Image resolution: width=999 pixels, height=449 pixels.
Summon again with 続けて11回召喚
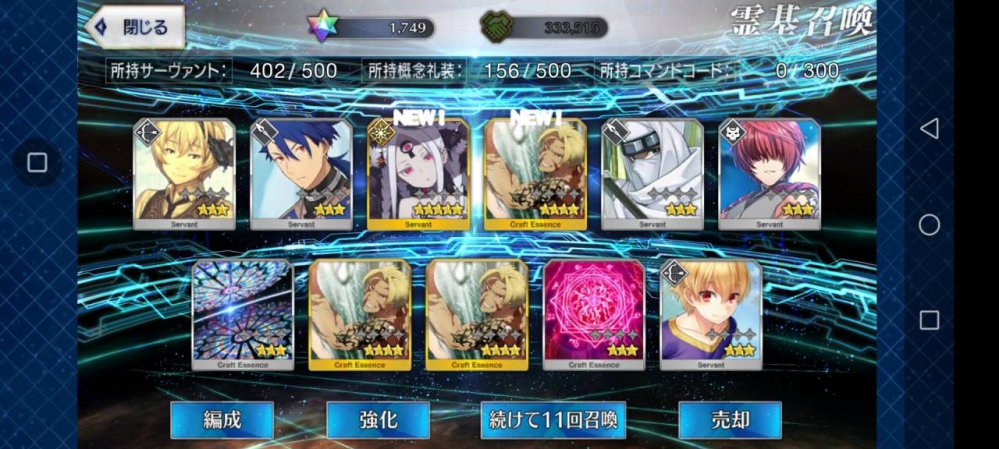pyautogui.click(x=553, y=419)
